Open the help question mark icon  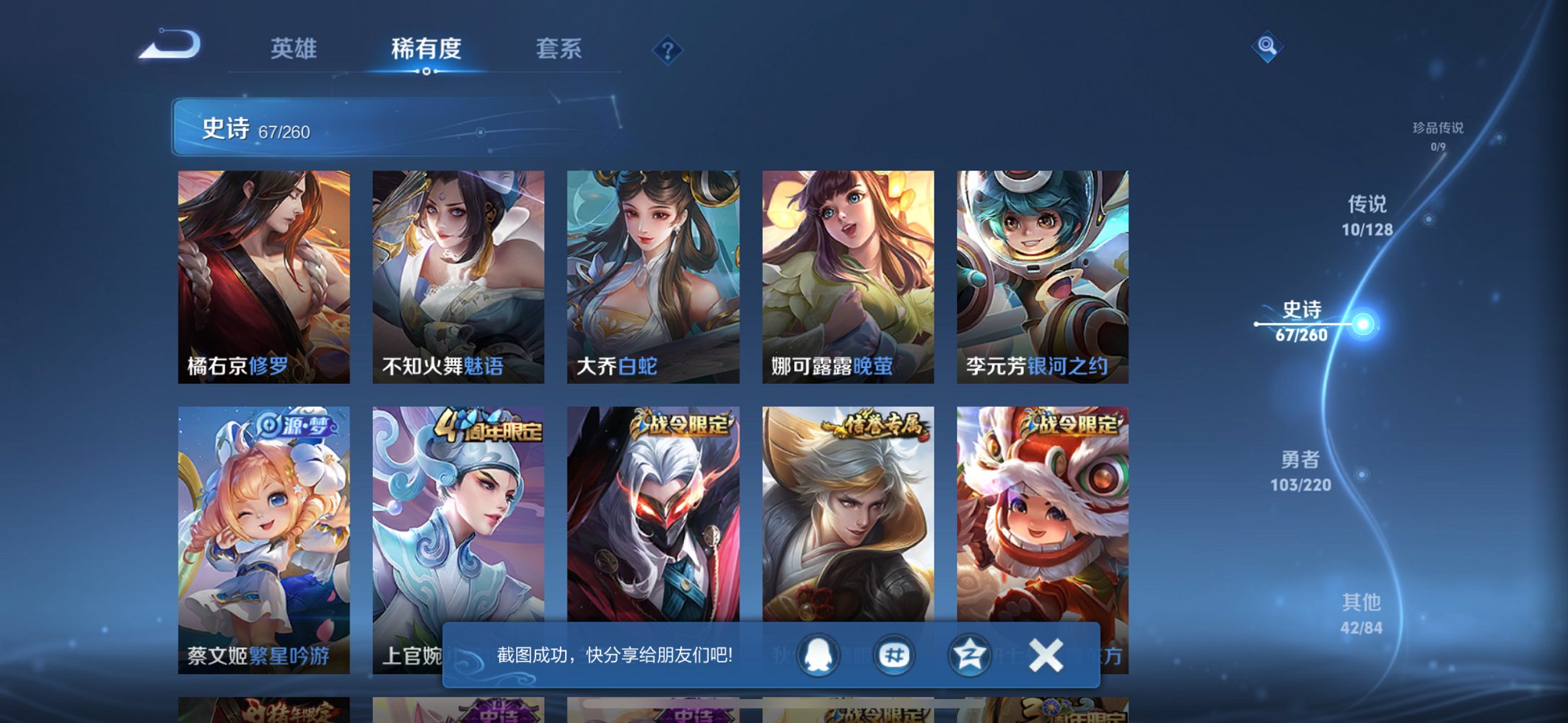668,50
